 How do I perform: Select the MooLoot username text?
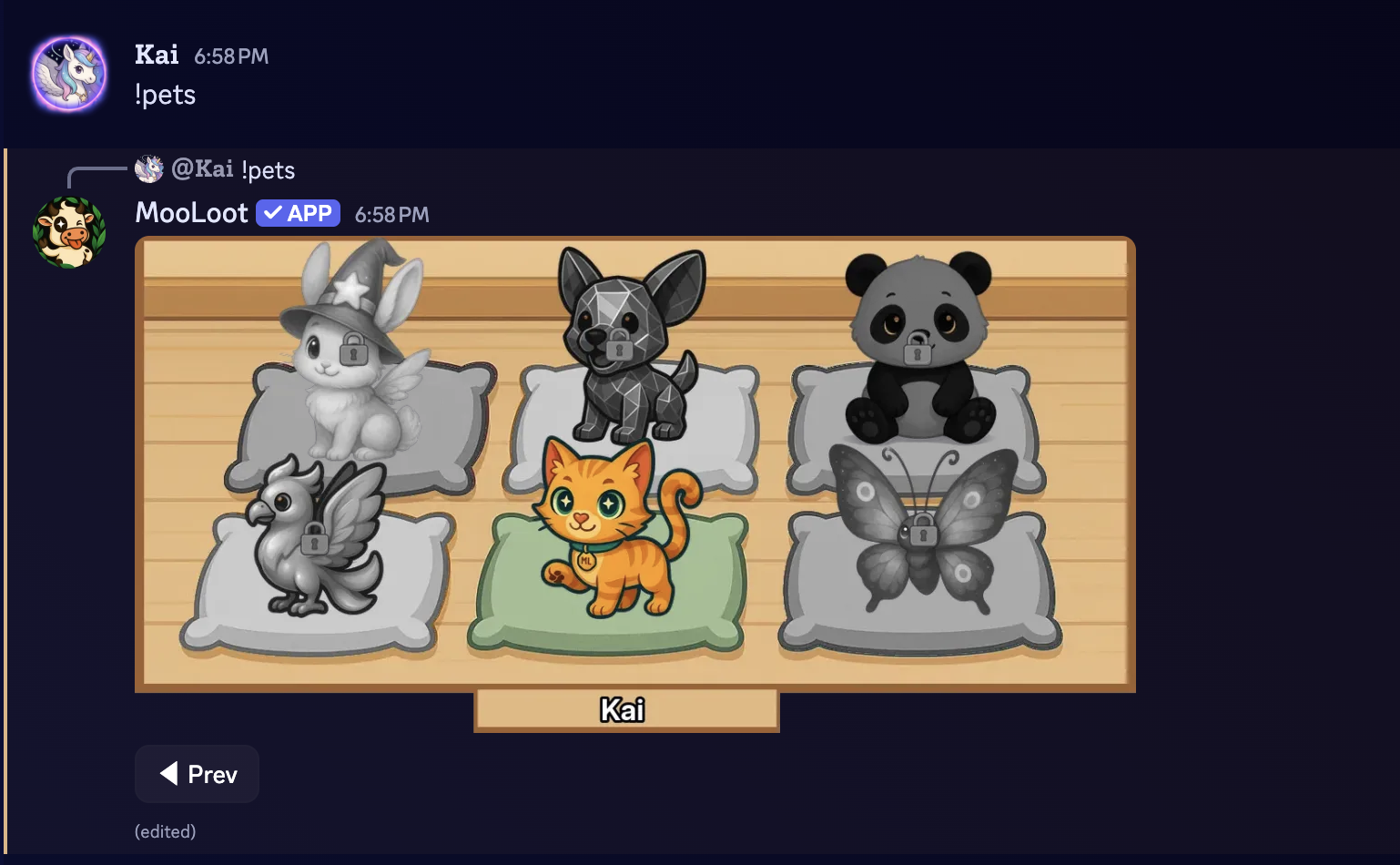[x=191, y=212]
